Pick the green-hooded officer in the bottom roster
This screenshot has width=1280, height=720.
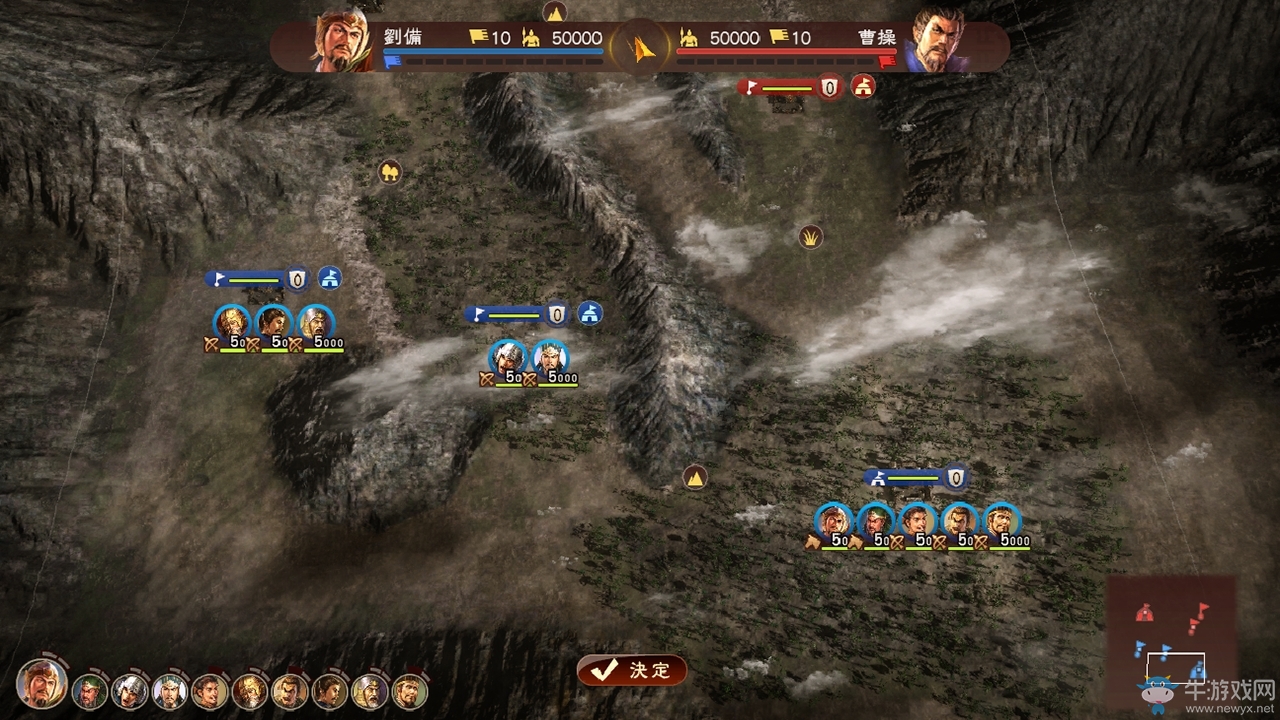tap(89, 690)
